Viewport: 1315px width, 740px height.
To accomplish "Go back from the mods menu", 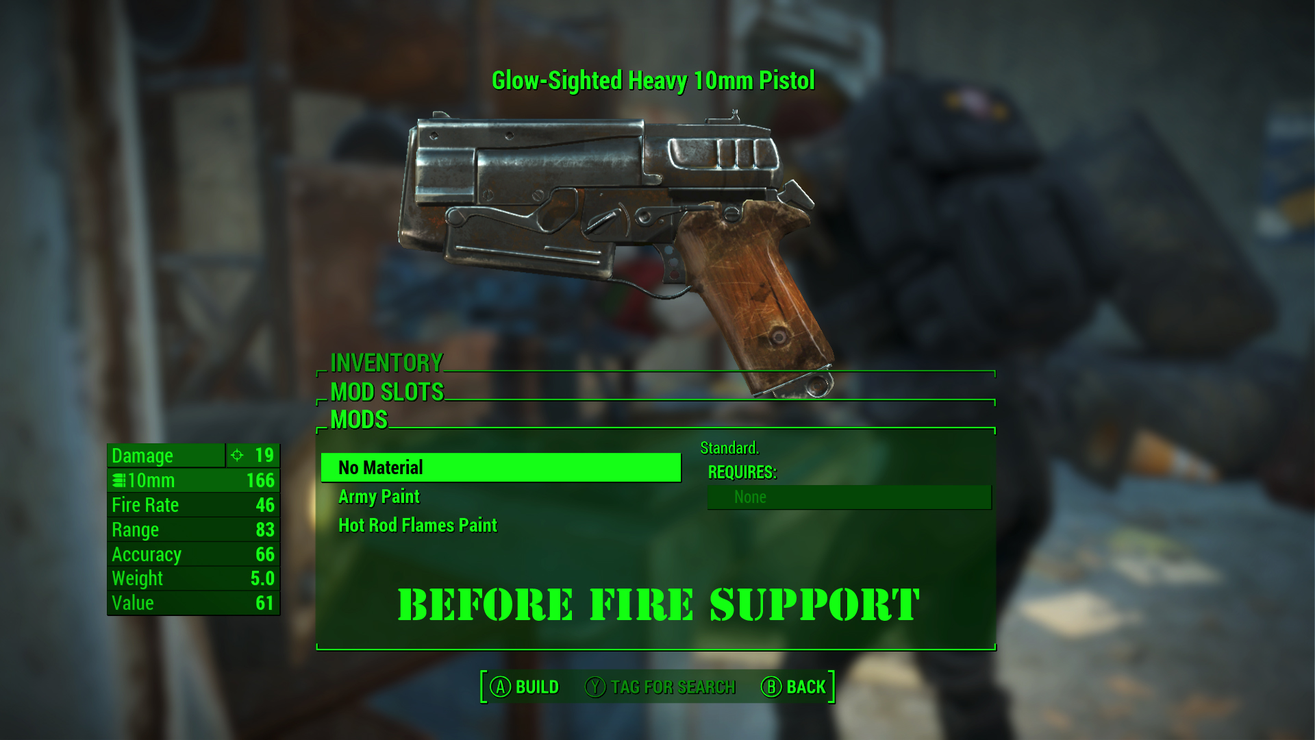I will point(794,687).
